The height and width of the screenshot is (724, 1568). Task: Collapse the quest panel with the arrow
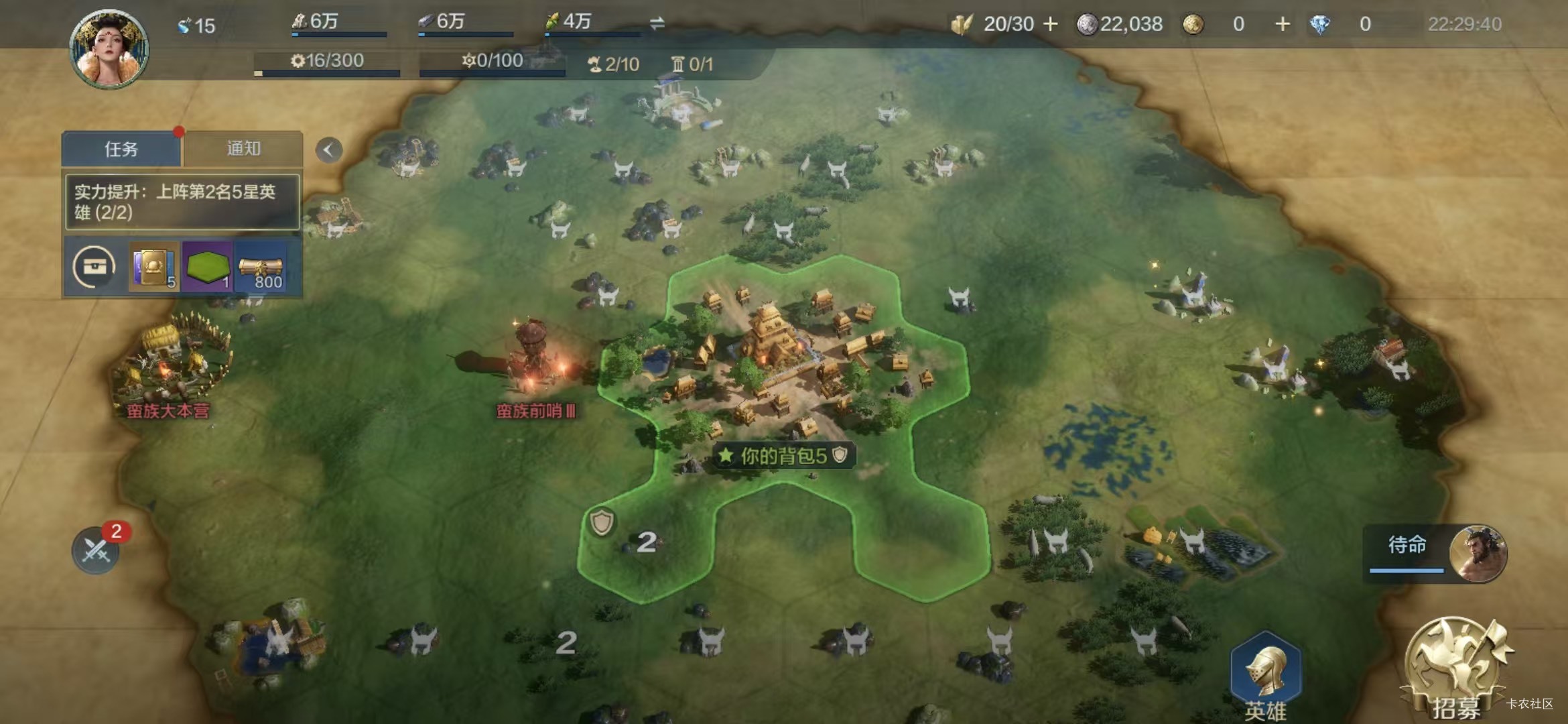pos(328,149)
